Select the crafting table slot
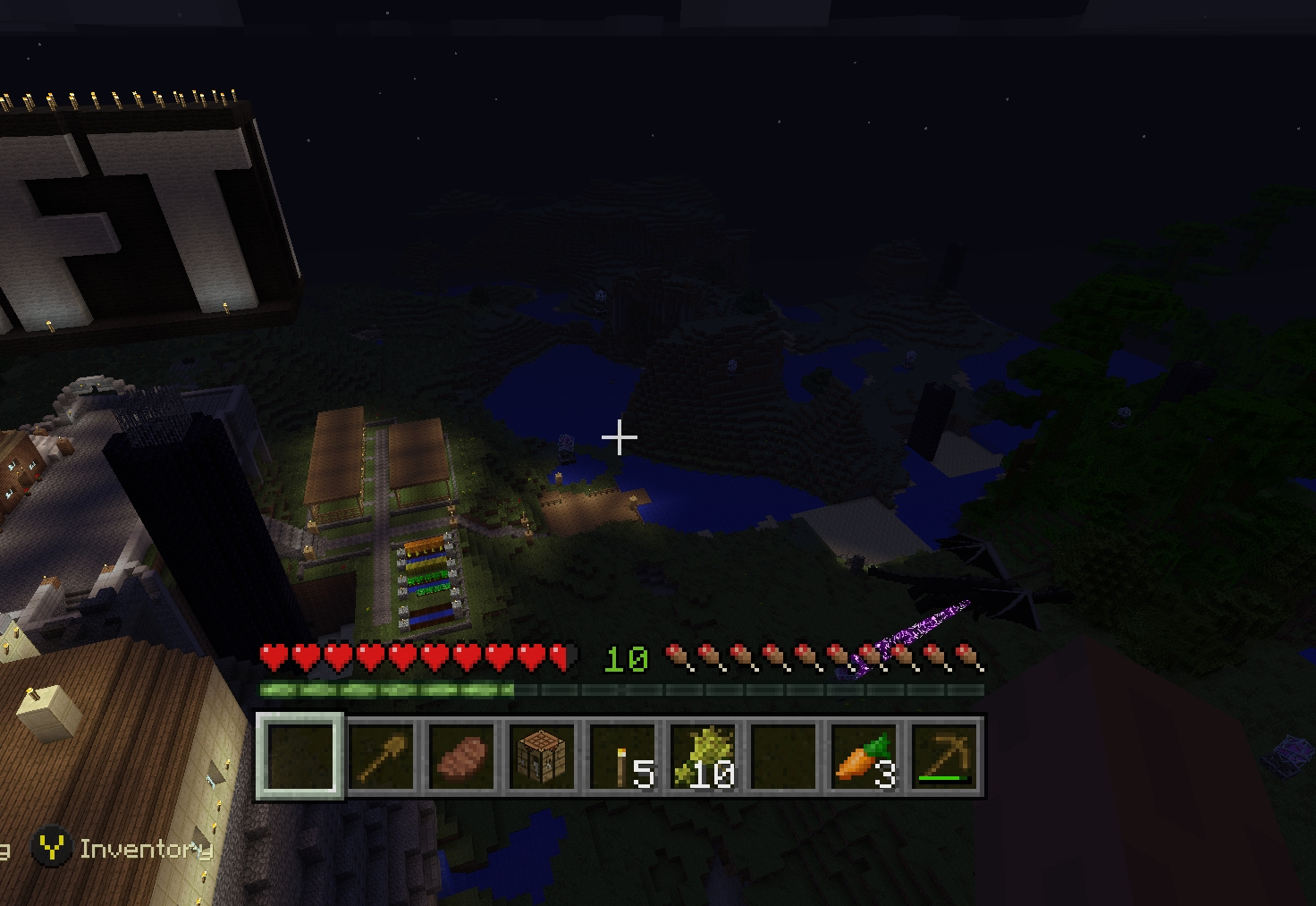The image size is (1316, 906). coord(542,757)
